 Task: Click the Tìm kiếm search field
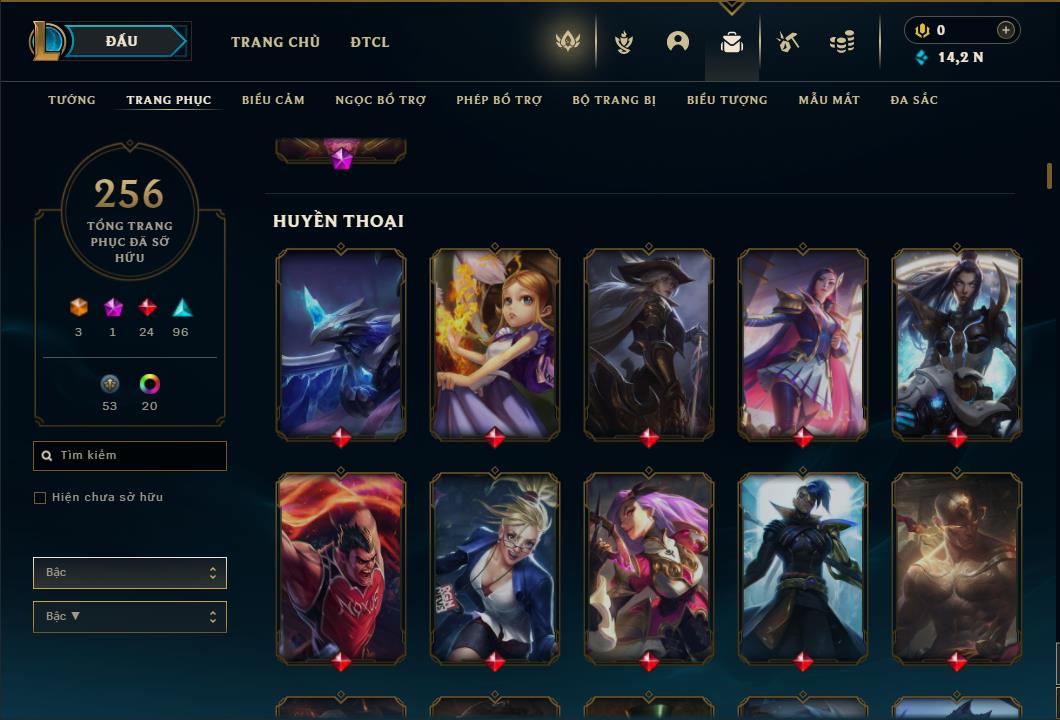point(130,456)
